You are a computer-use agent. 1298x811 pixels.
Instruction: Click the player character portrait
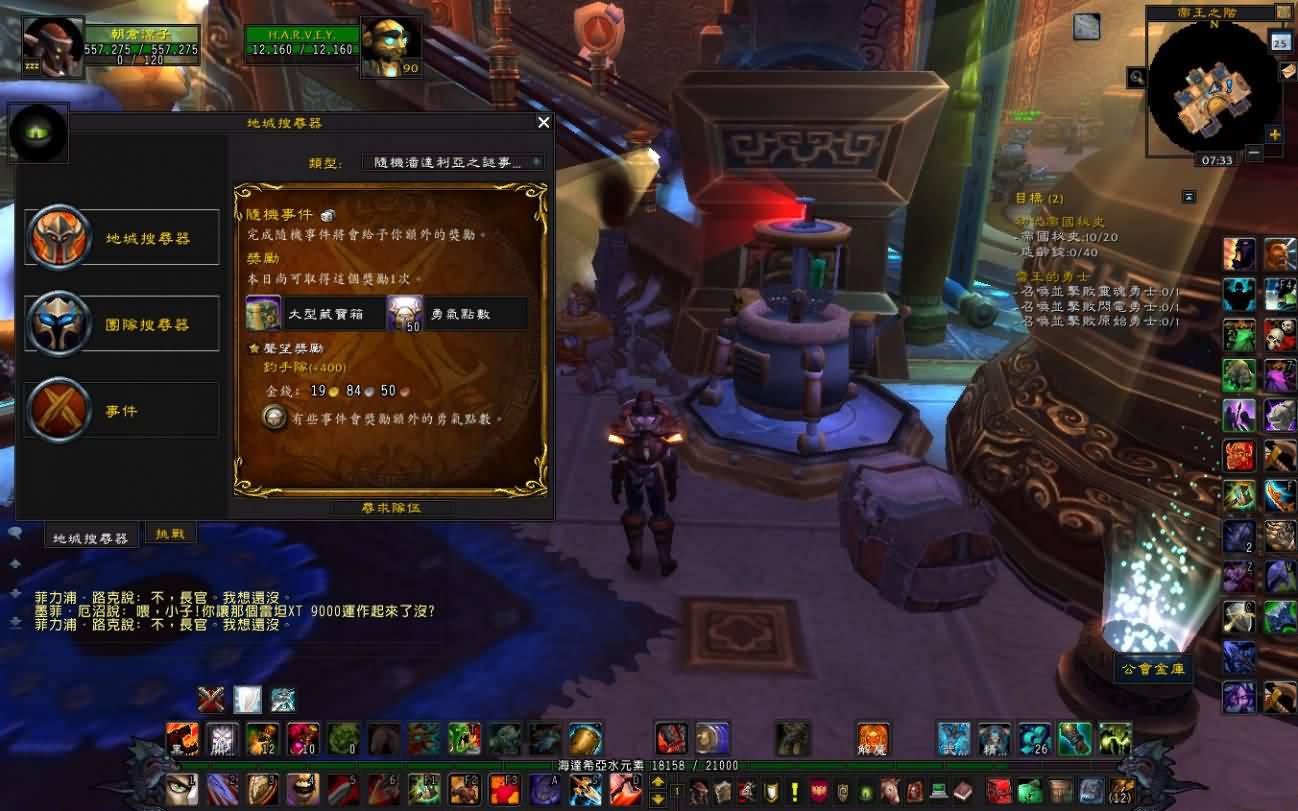click(x=52, y=46)
